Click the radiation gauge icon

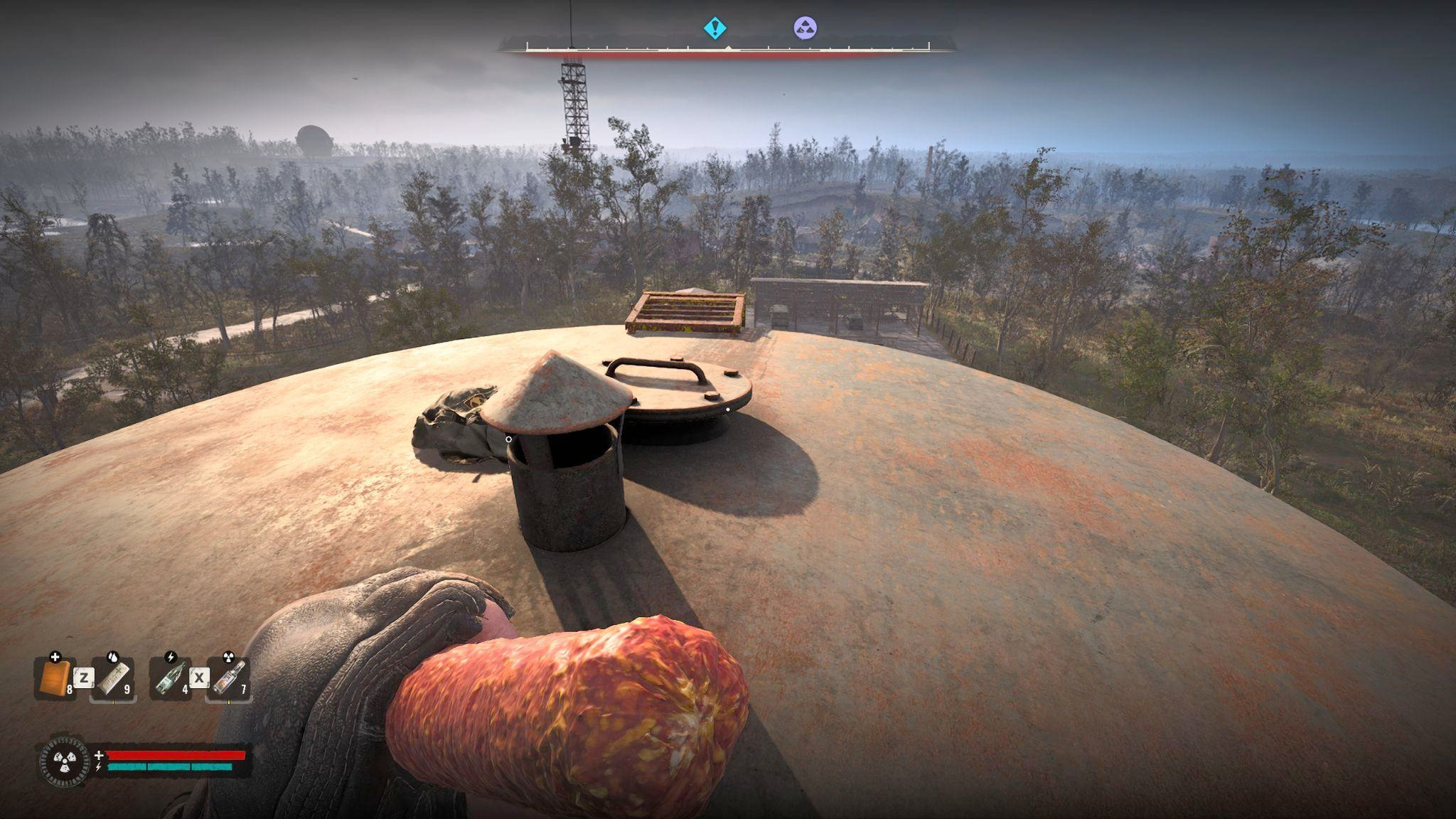[65, 761]
